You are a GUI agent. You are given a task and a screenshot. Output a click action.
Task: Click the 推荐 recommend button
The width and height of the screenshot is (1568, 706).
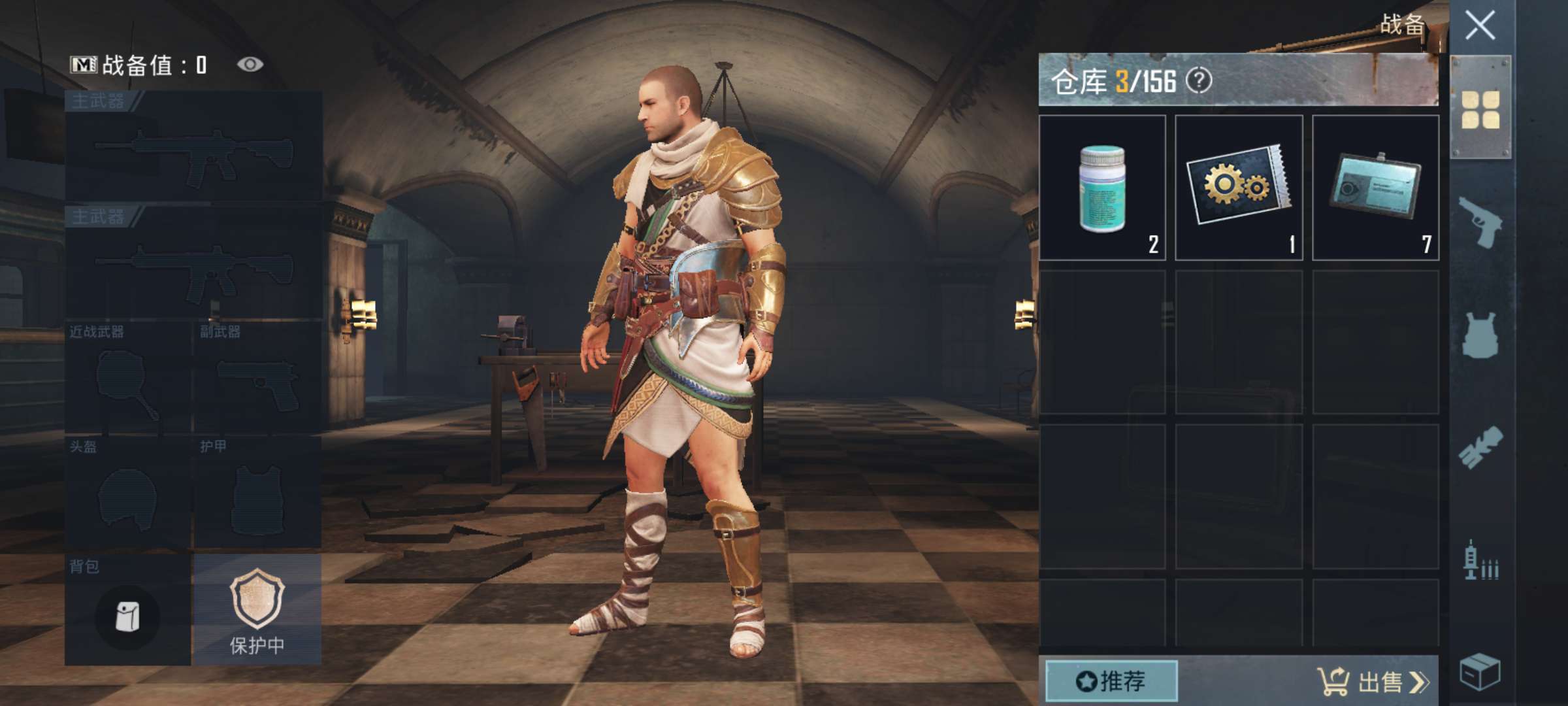click(1111, 681)
